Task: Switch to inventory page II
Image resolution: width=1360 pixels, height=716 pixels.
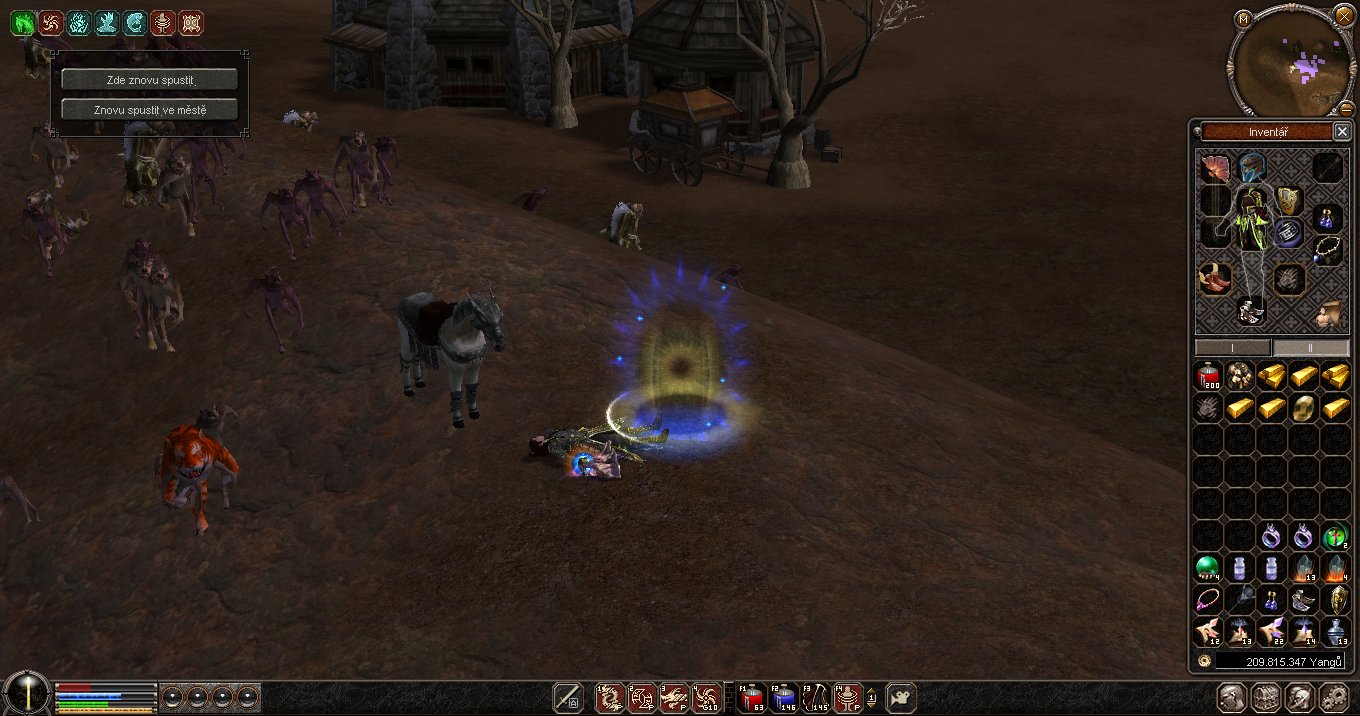Action: tap(1310, 347)
